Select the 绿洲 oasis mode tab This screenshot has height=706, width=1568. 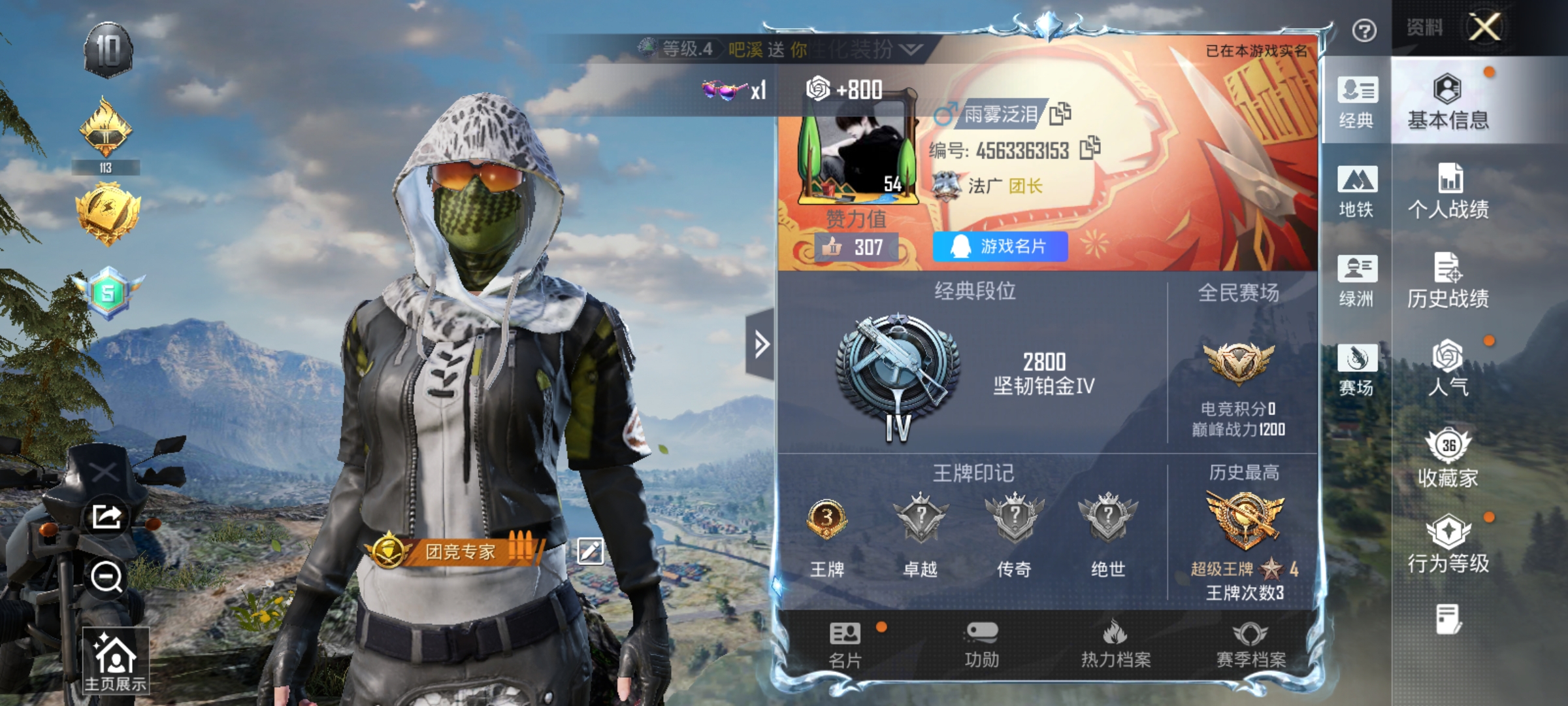click(1357, 280)
